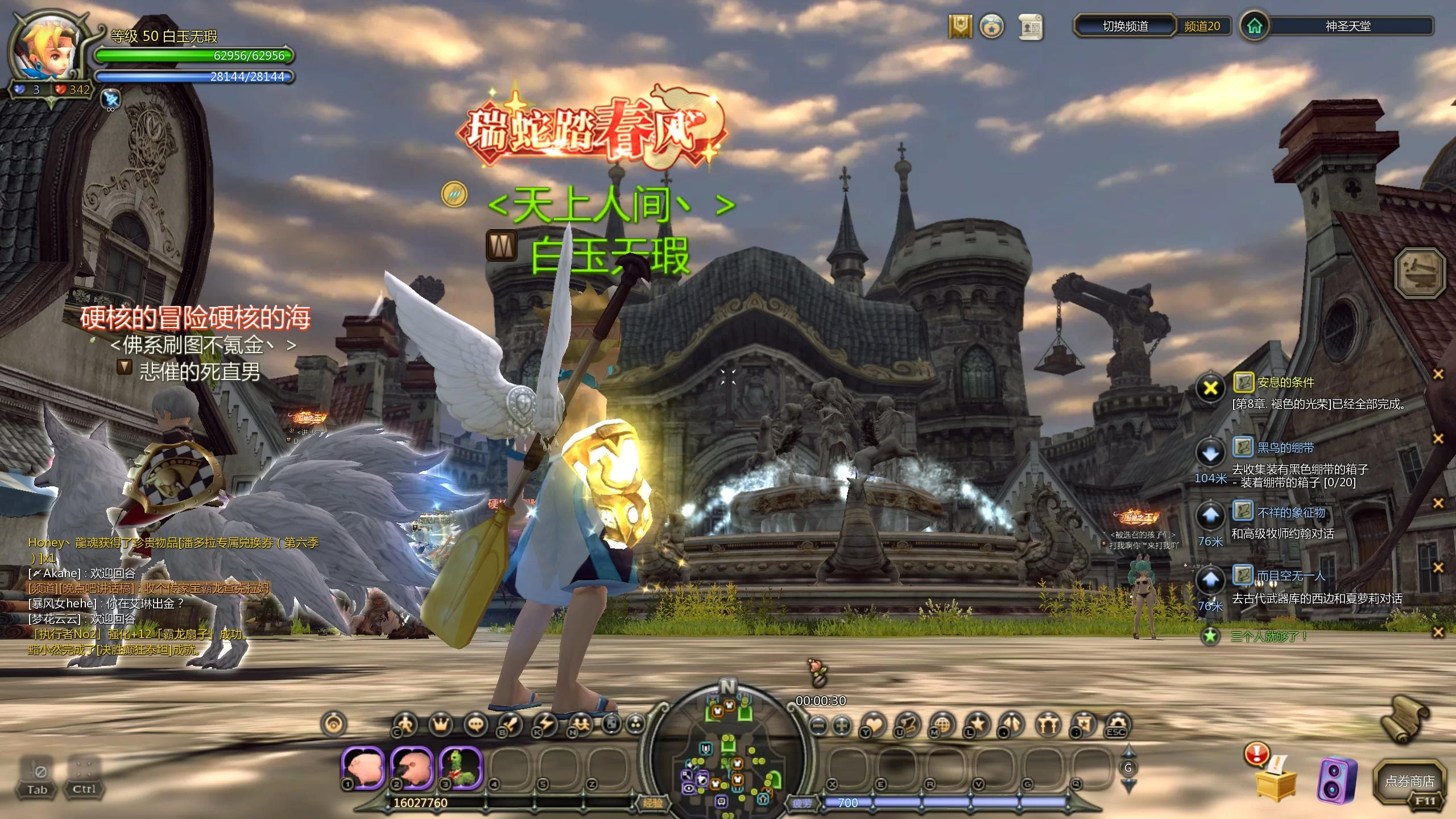Open the golden suggestion box with alert
Viewport: 1456px width, 819px height.
[x=1275, y=777]
